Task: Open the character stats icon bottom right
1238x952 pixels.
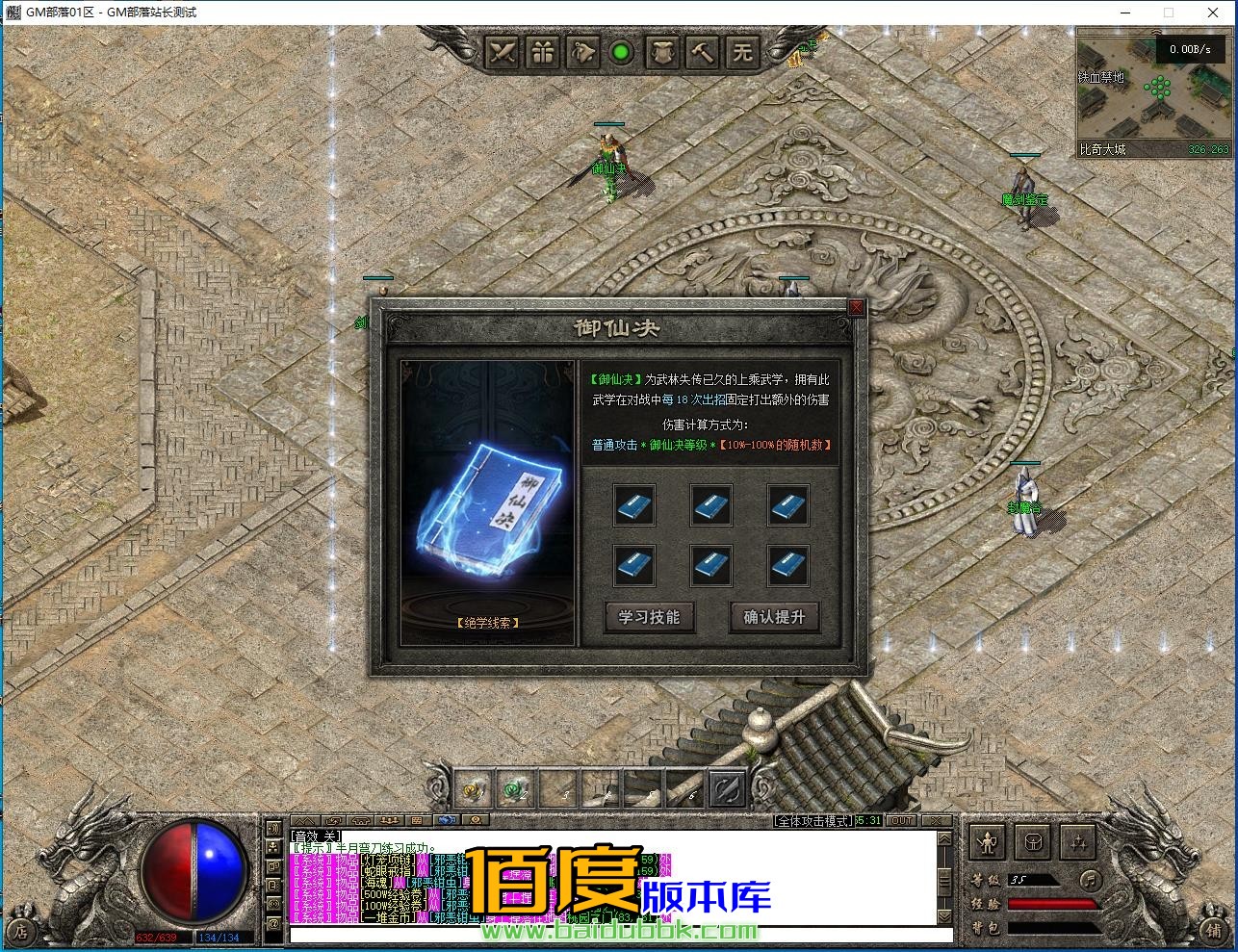Action: [985, 841]
